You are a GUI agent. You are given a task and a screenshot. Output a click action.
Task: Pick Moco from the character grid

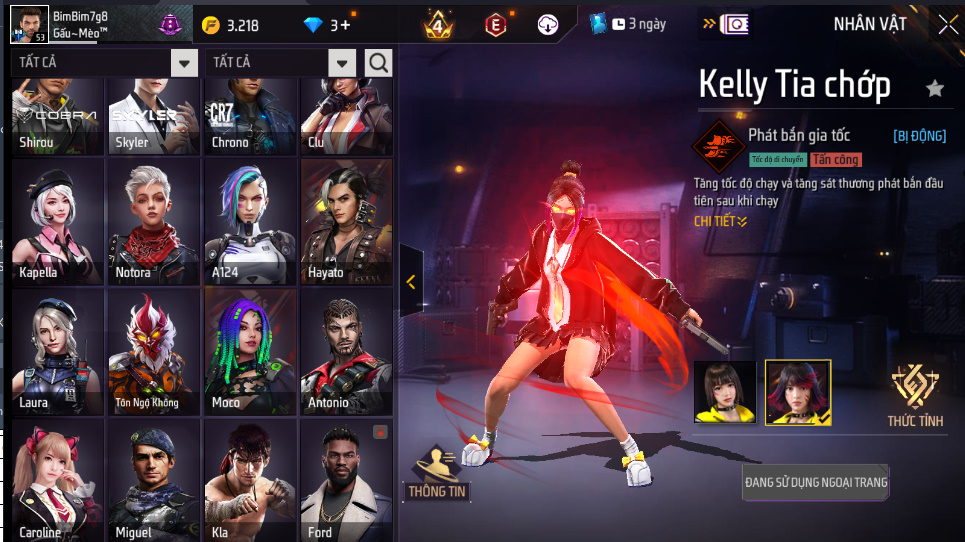click(x=250, y=351)
